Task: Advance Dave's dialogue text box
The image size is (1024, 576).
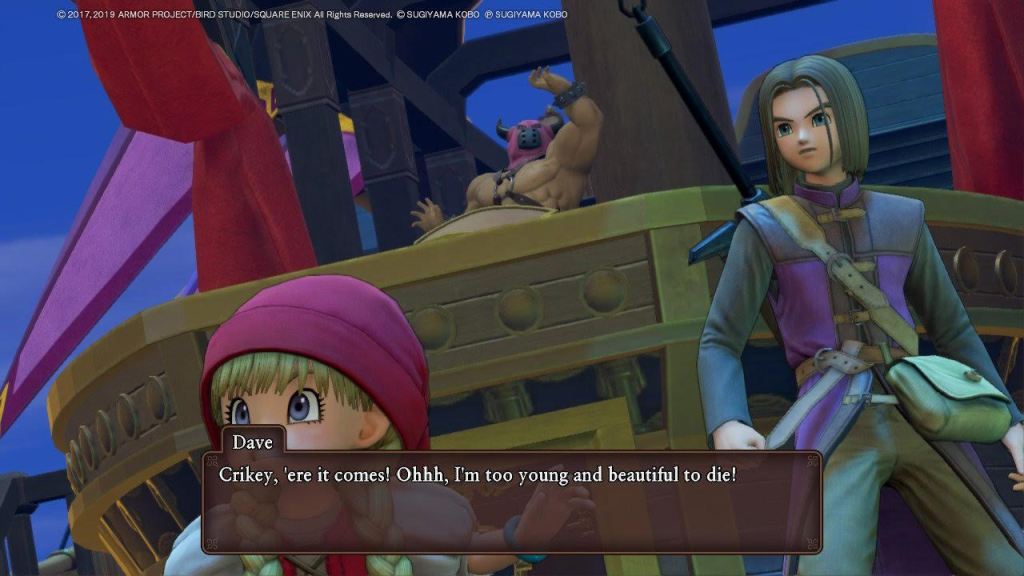Action: click(x=512, y=502)
